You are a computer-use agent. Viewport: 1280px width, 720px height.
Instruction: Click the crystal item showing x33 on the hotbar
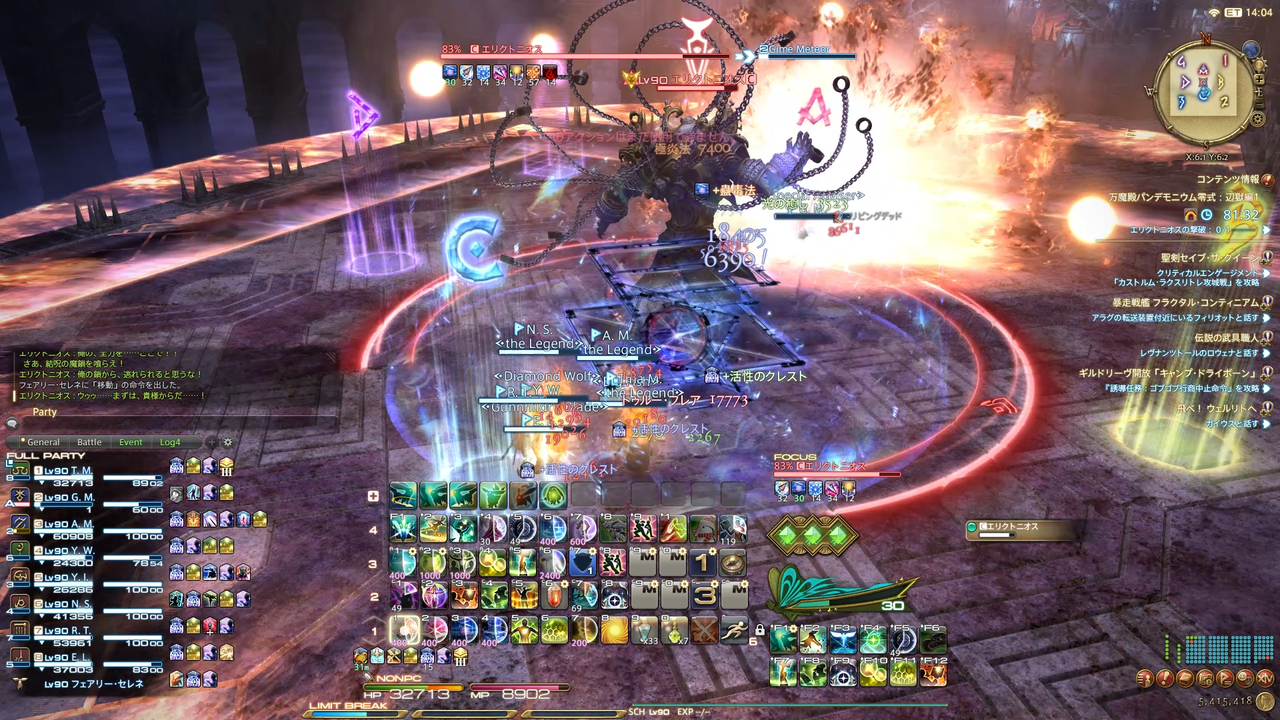pos(644,629)
